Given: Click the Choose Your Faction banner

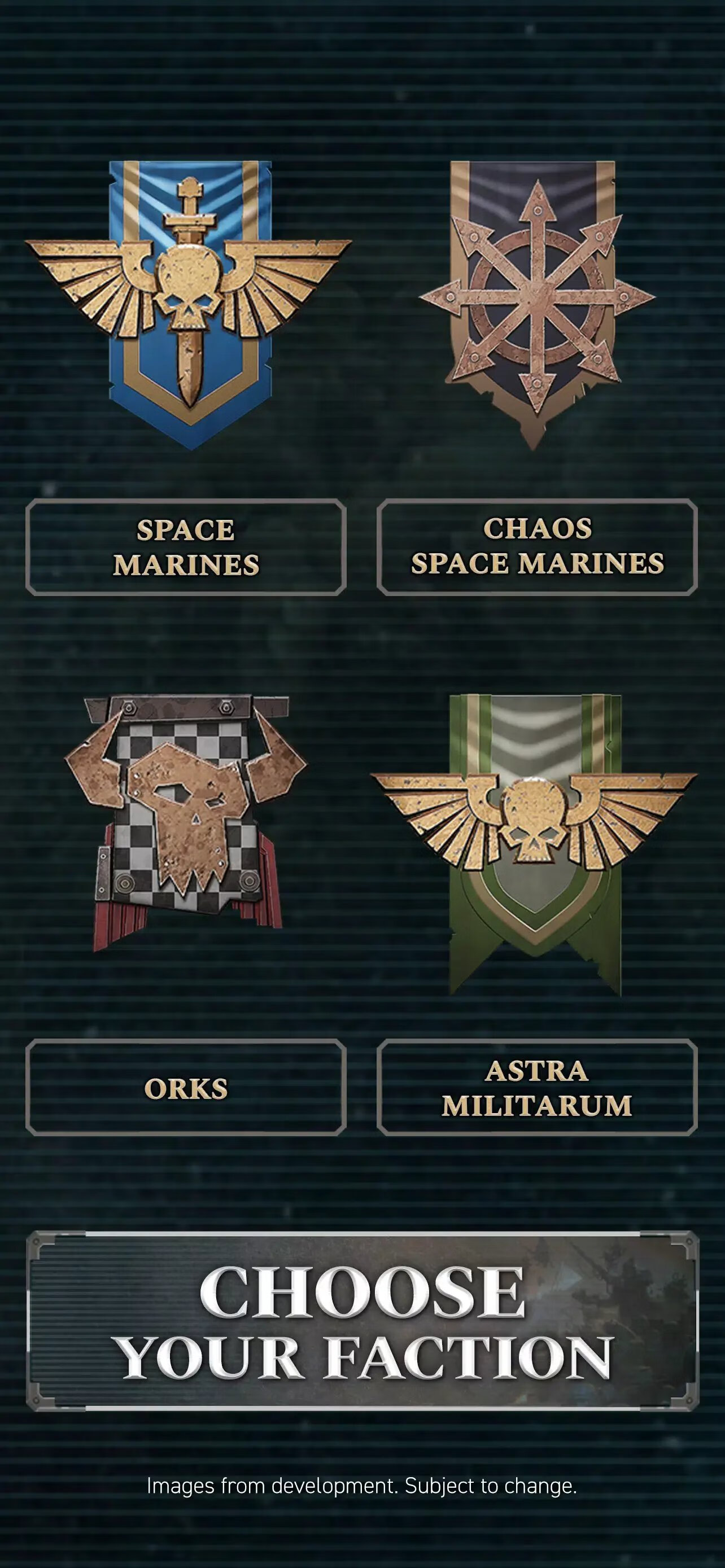Looking at the screenshot, I should (363, 1321).
